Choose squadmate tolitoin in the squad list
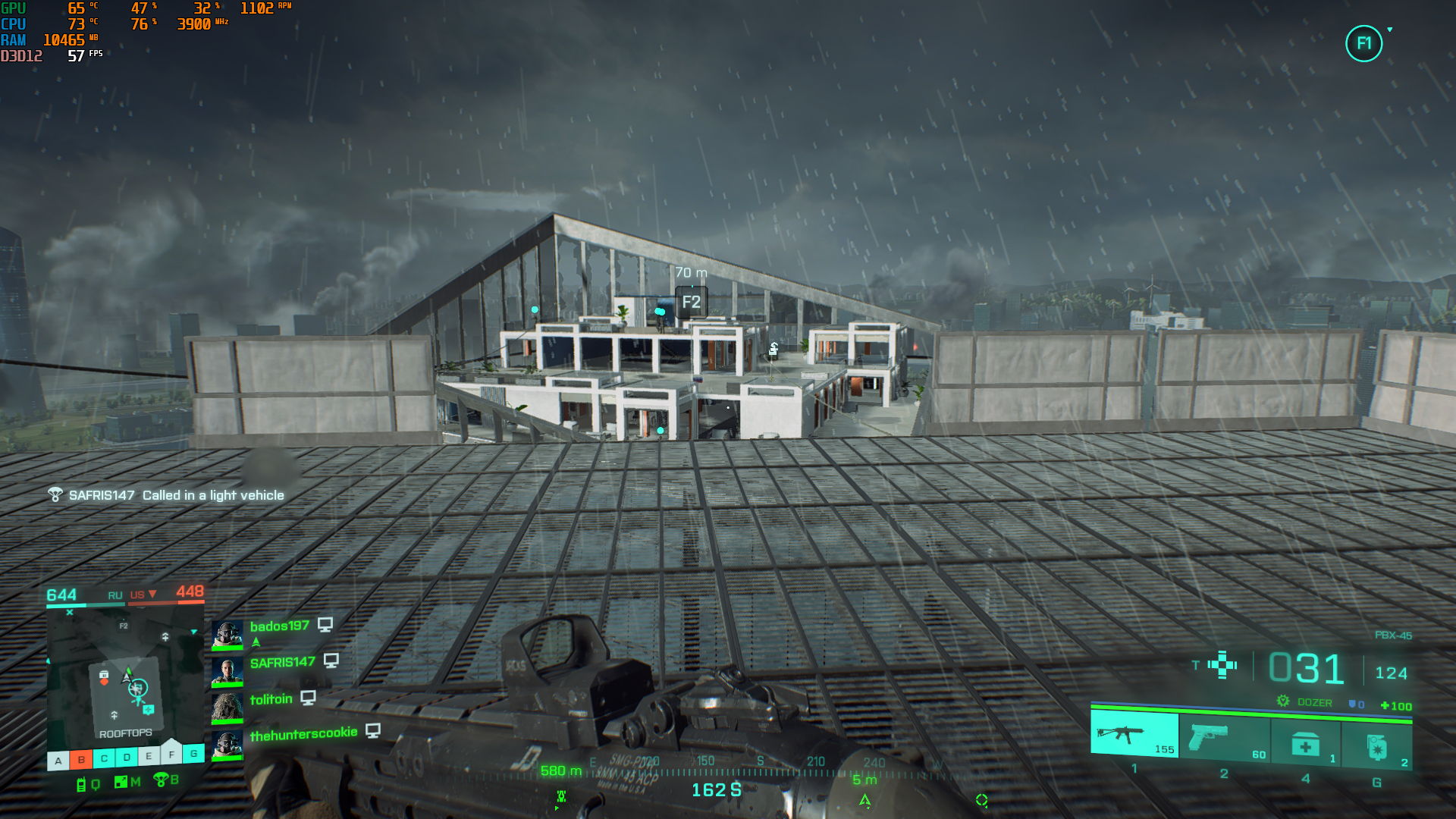 click(x=271, y=699)
